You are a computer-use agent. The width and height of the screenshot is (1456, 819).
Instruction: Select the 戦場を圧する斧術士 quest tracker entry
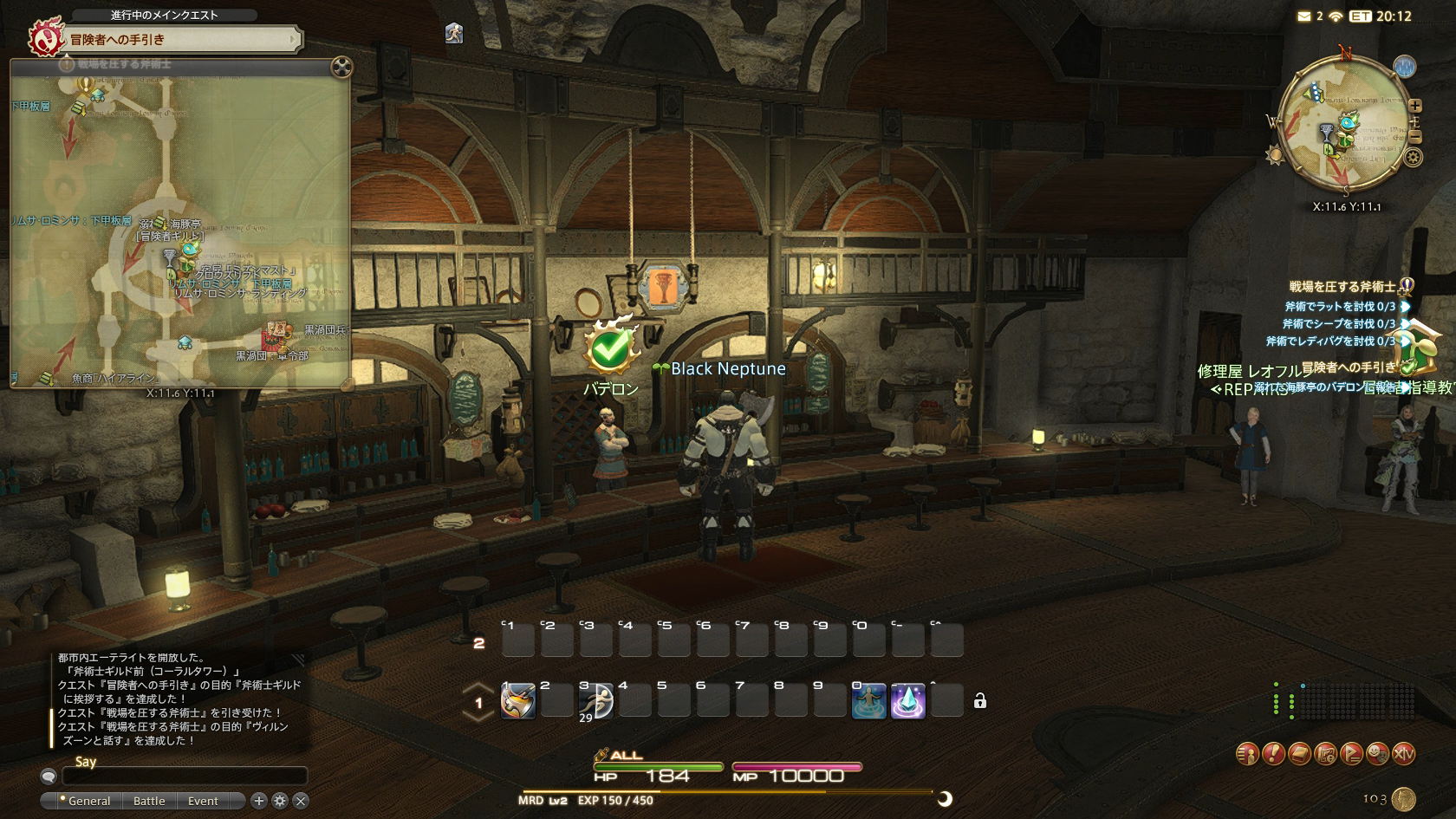click(1342, 287)
